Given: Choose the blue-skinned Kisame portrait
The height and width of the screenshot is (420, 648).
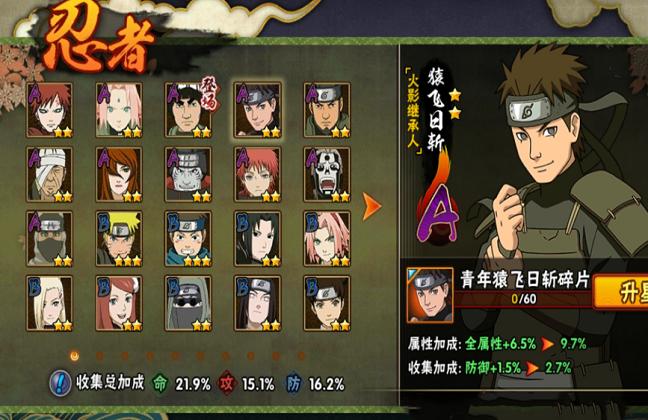Looking at the screenshot, I should pos(187,175).
